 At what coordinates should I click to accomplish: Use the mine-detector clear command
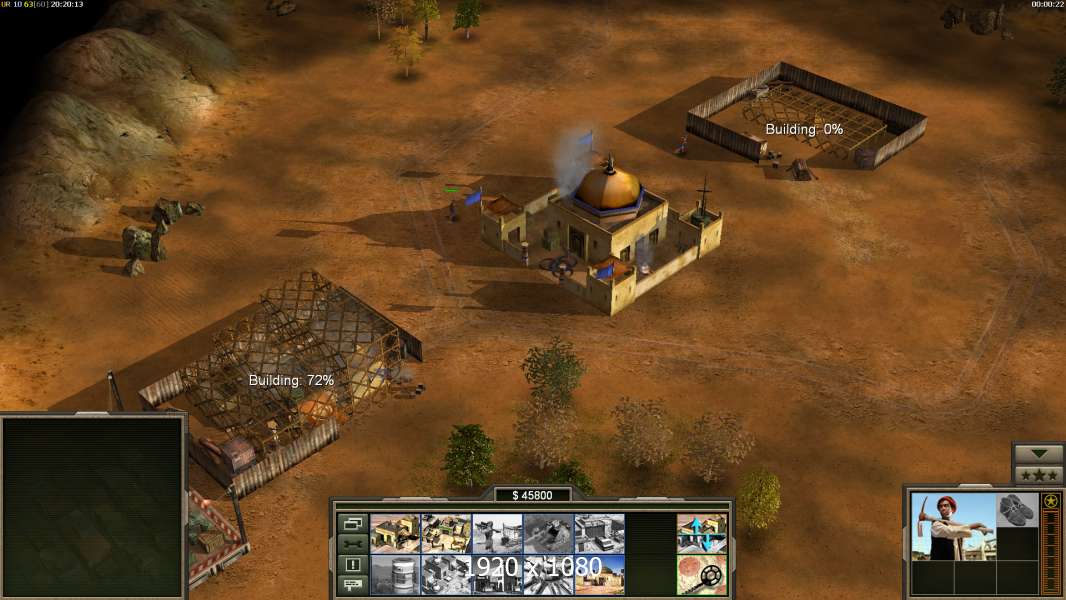tap(701, 575)
